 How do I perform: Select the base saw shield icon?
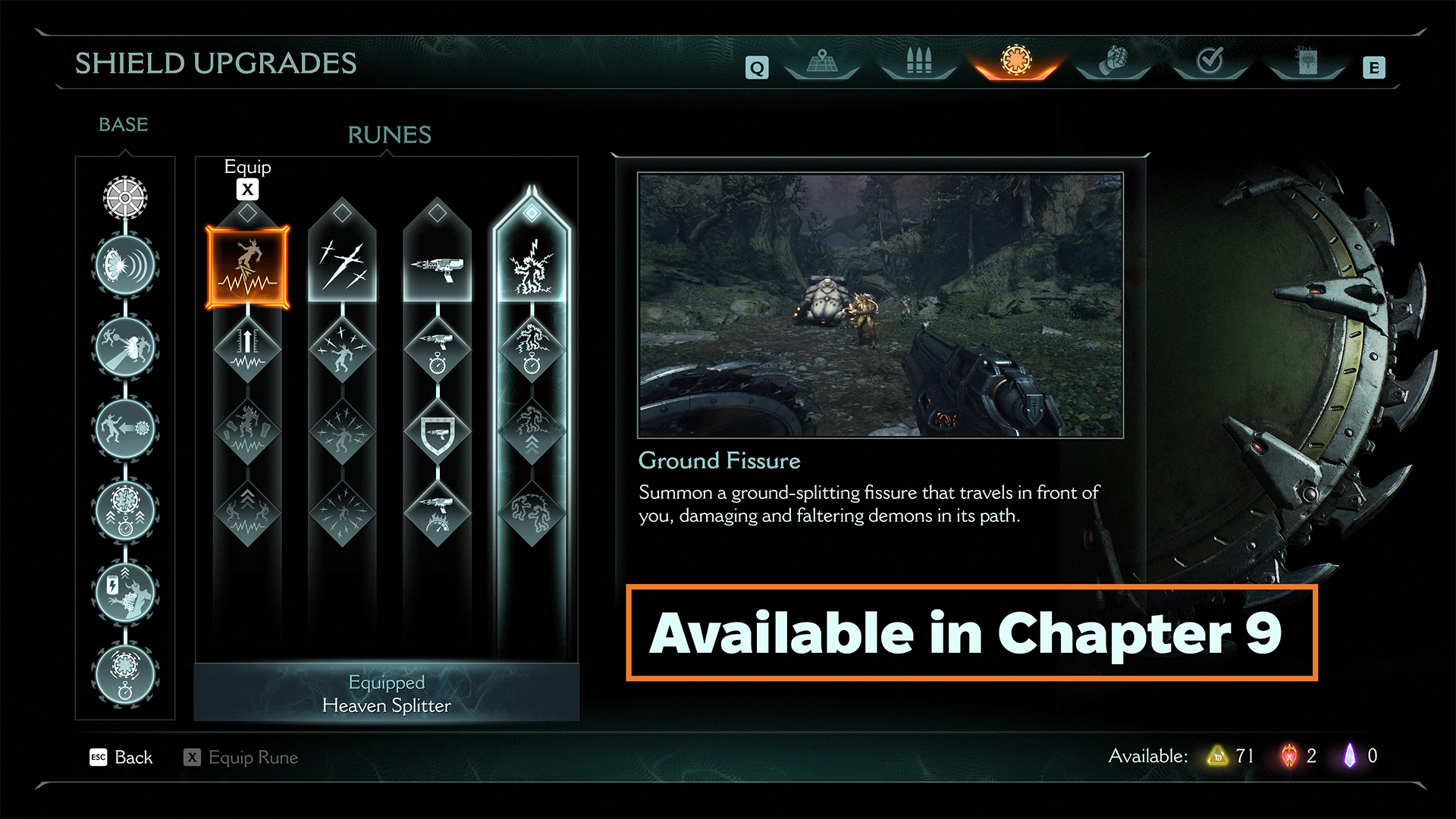click(x=125, y=197)
